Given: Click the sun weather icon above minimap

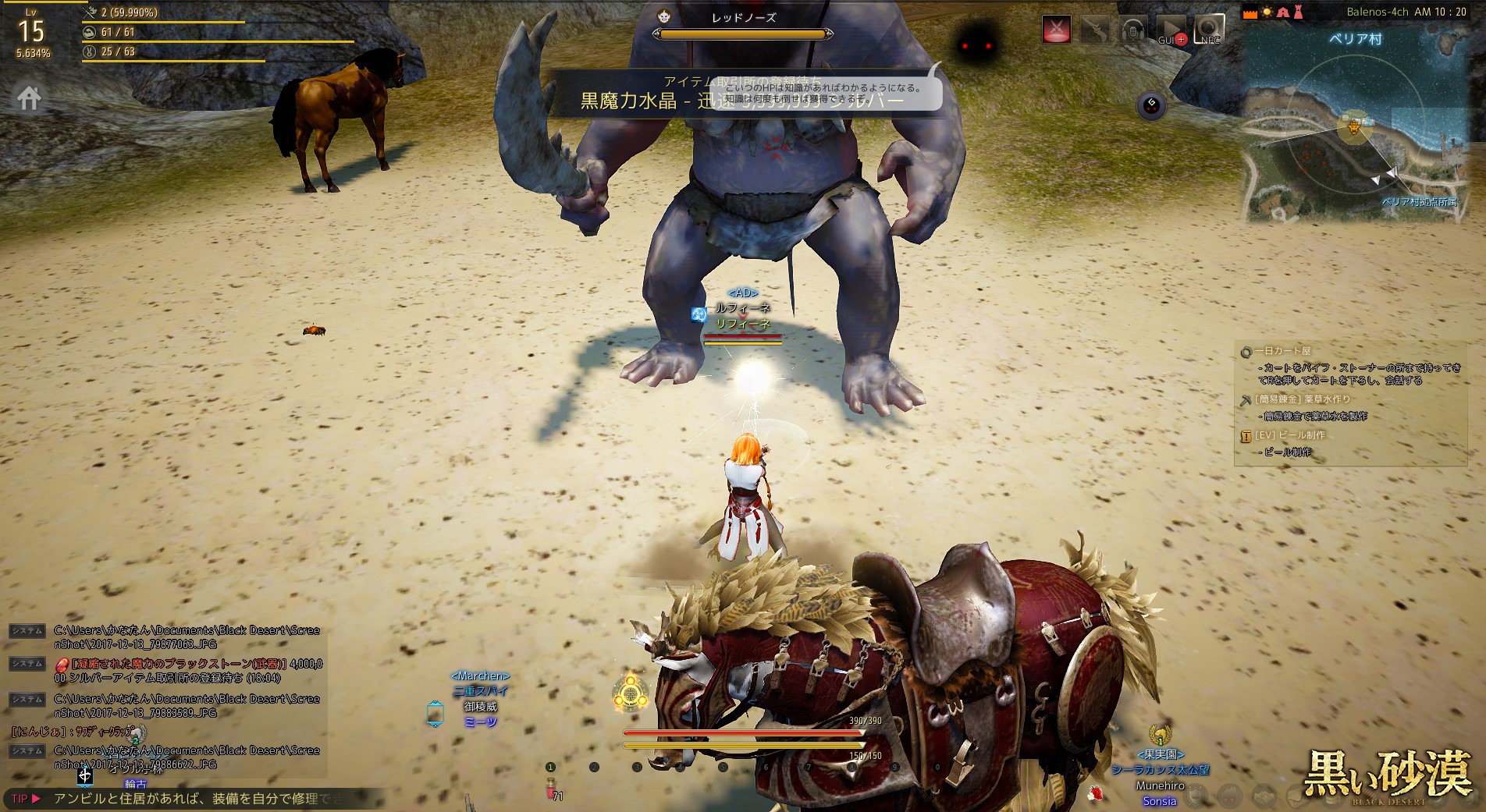Looking at the screenshot, I should pos(1266,12).
